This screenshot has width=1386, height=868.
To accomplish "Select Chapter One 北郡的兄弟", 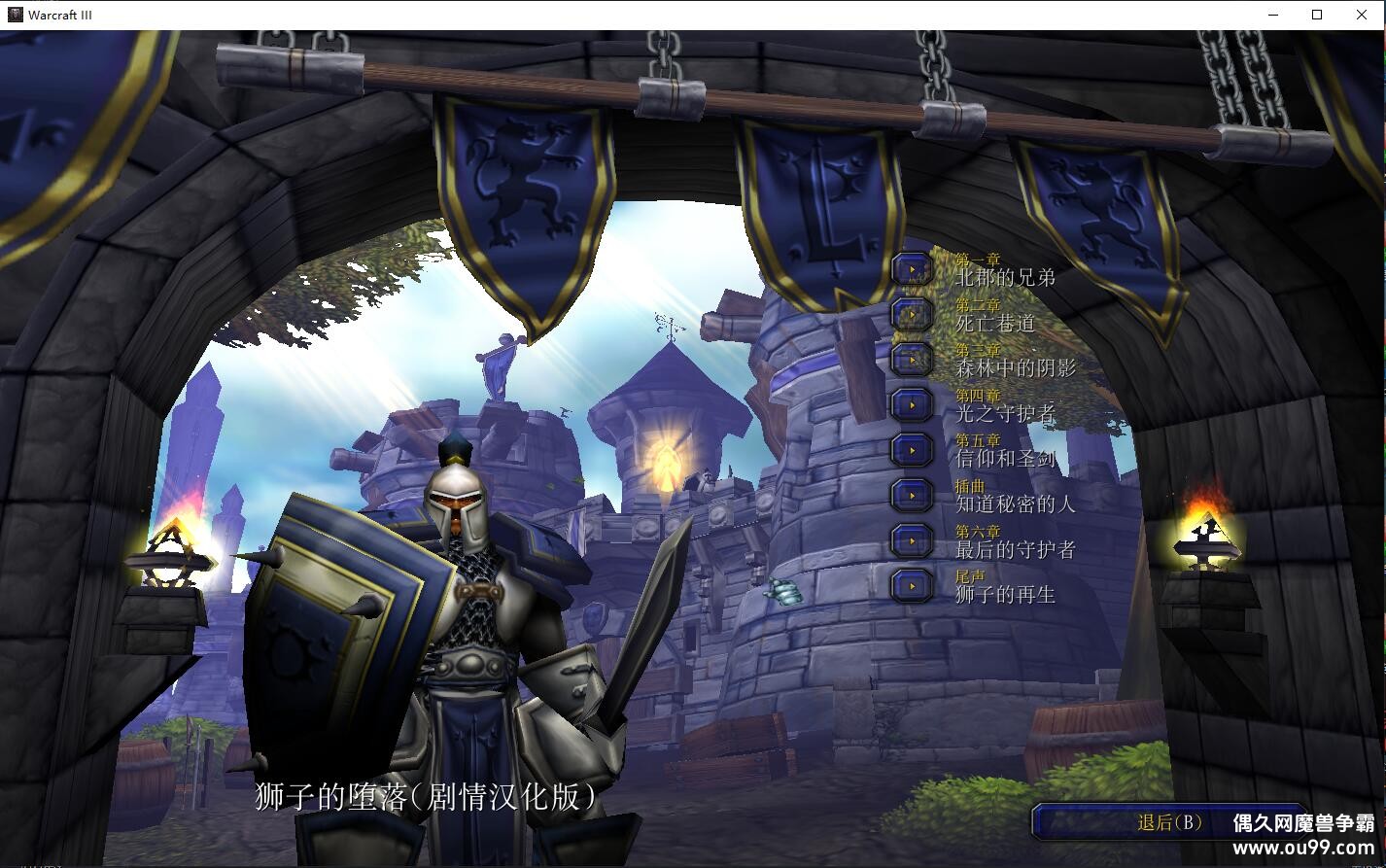I will click(x=913, y=269).
